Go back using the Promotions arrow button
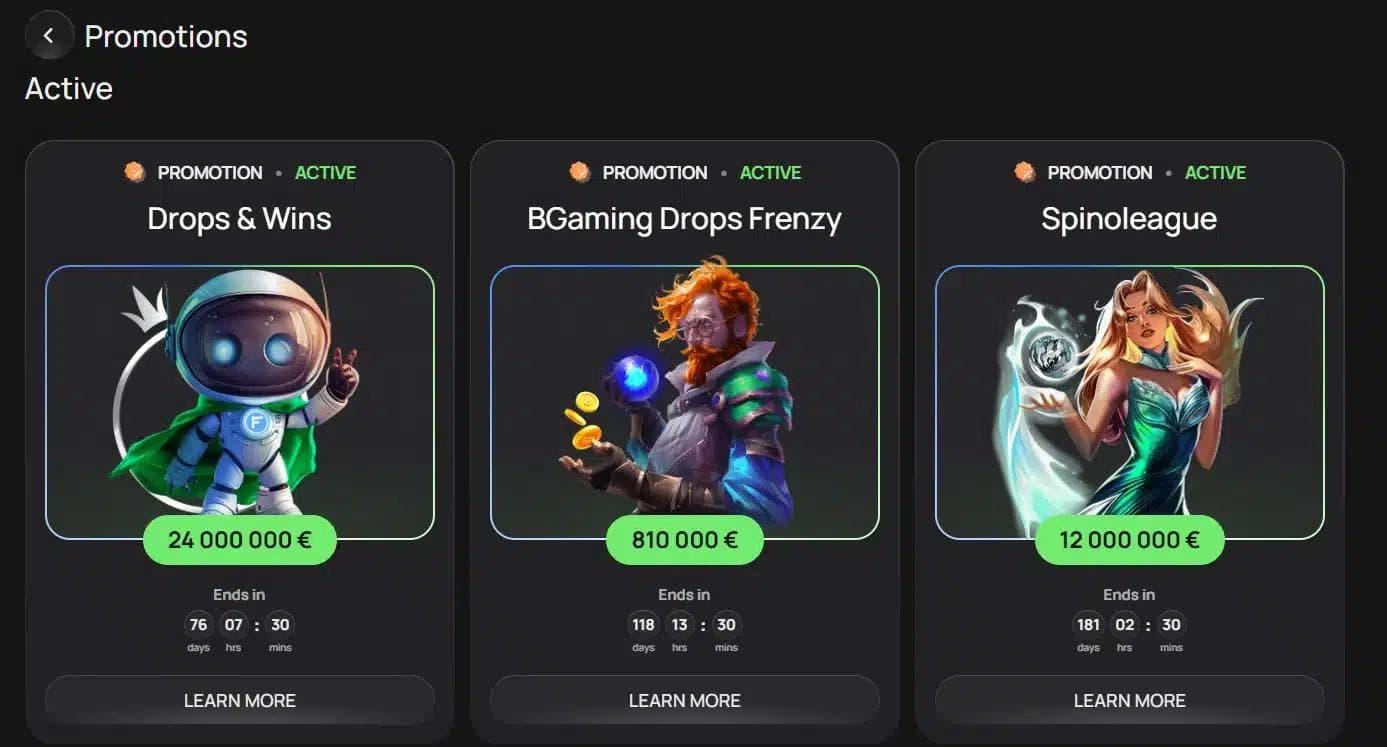The width and height of the screenshot is (1387, 747). (48, 36)
